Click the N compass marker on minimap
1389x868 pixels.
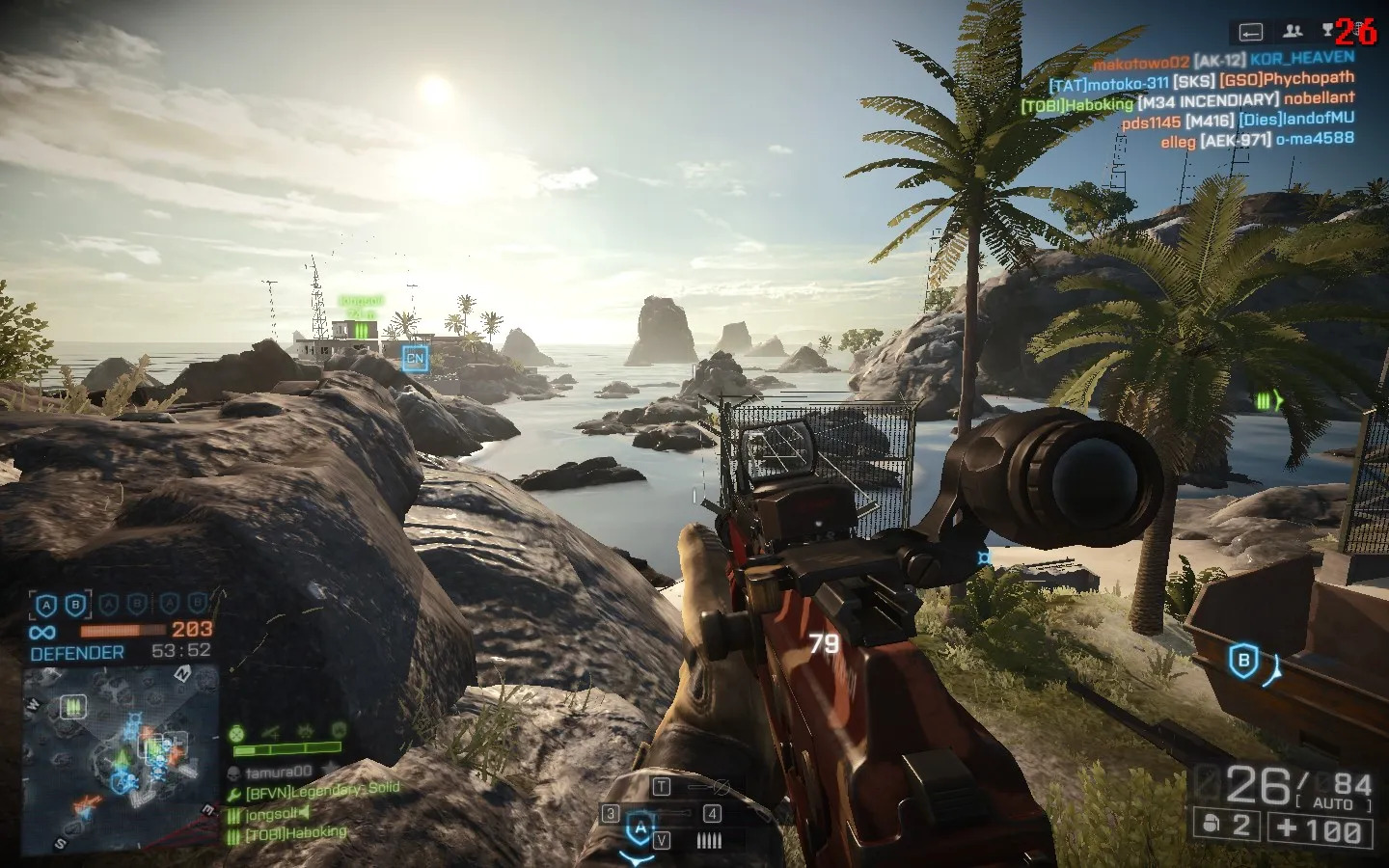pyautogui.click(x=181, y=675)
